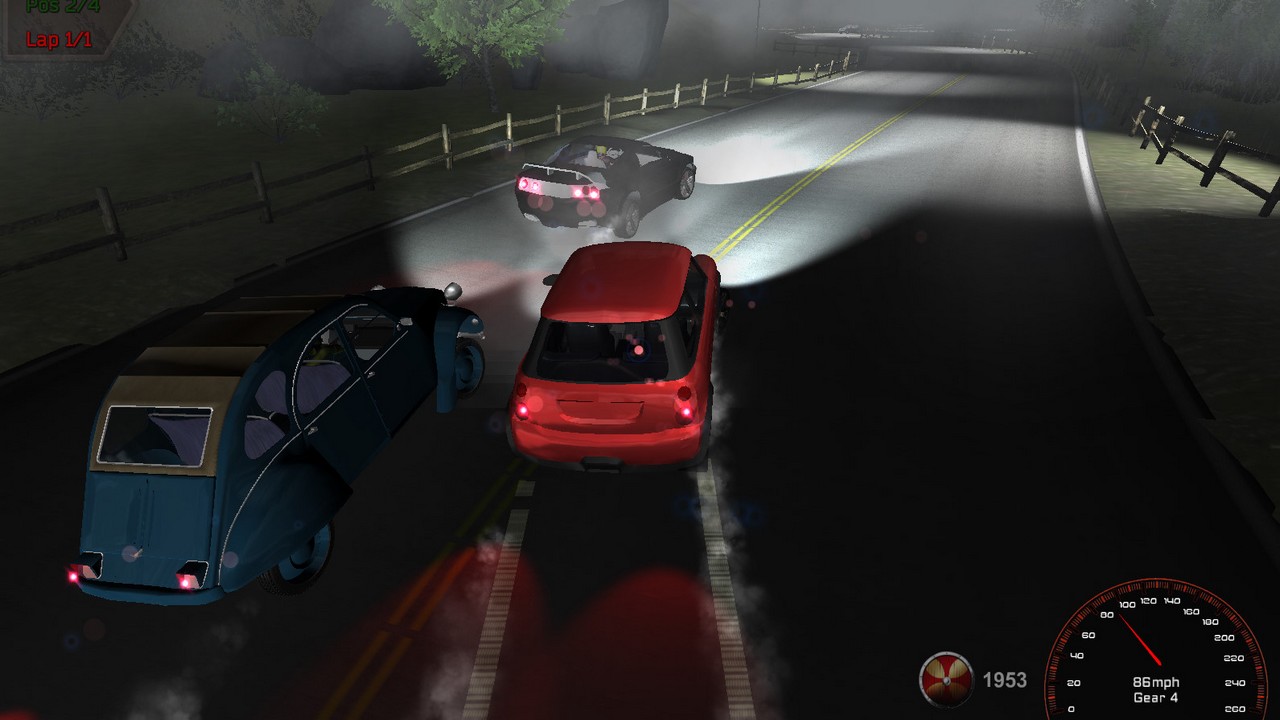Click the 100 marking at the needle tip
Screen dimensions: 1280x720
[1127, 604]
